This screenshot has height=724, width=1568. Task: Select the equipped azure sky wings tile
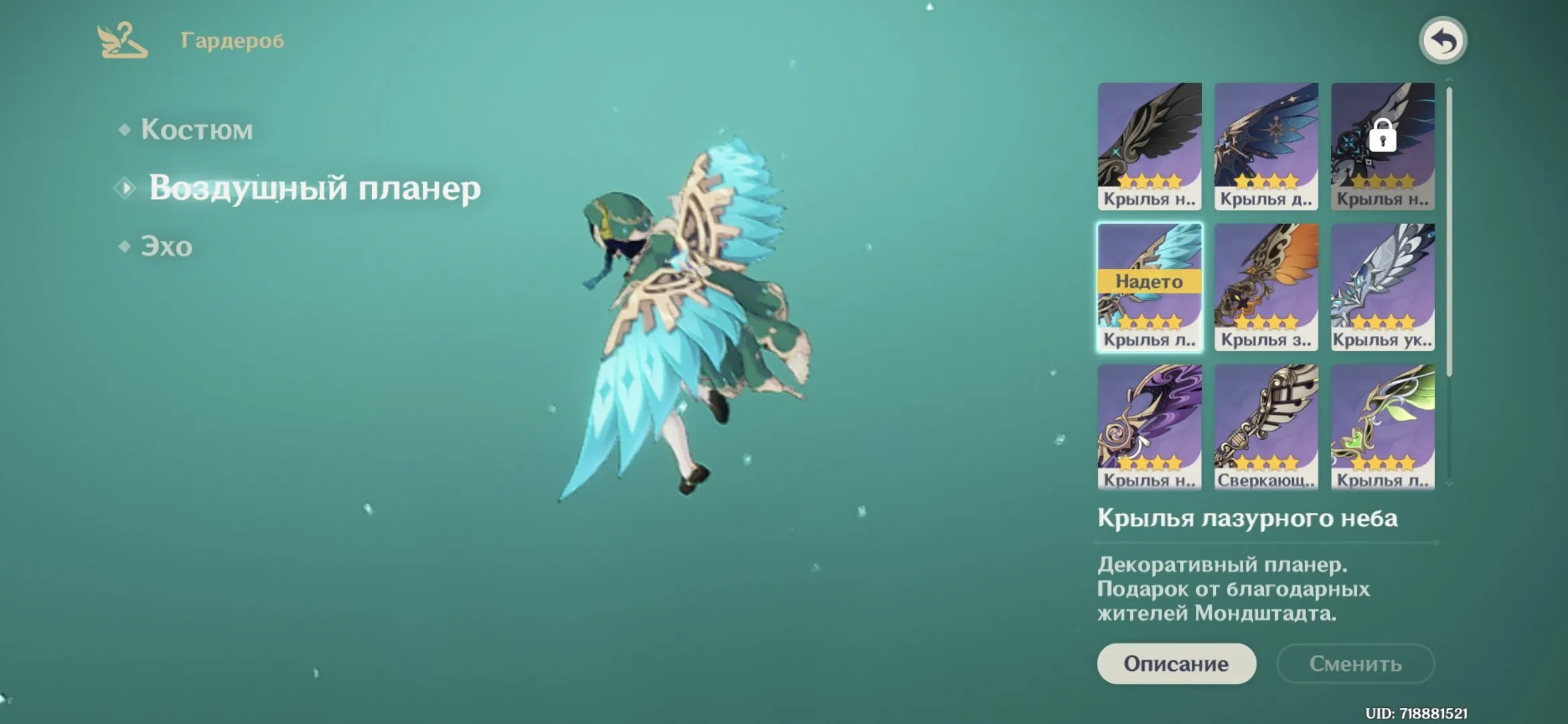(x=1149, y=287)
